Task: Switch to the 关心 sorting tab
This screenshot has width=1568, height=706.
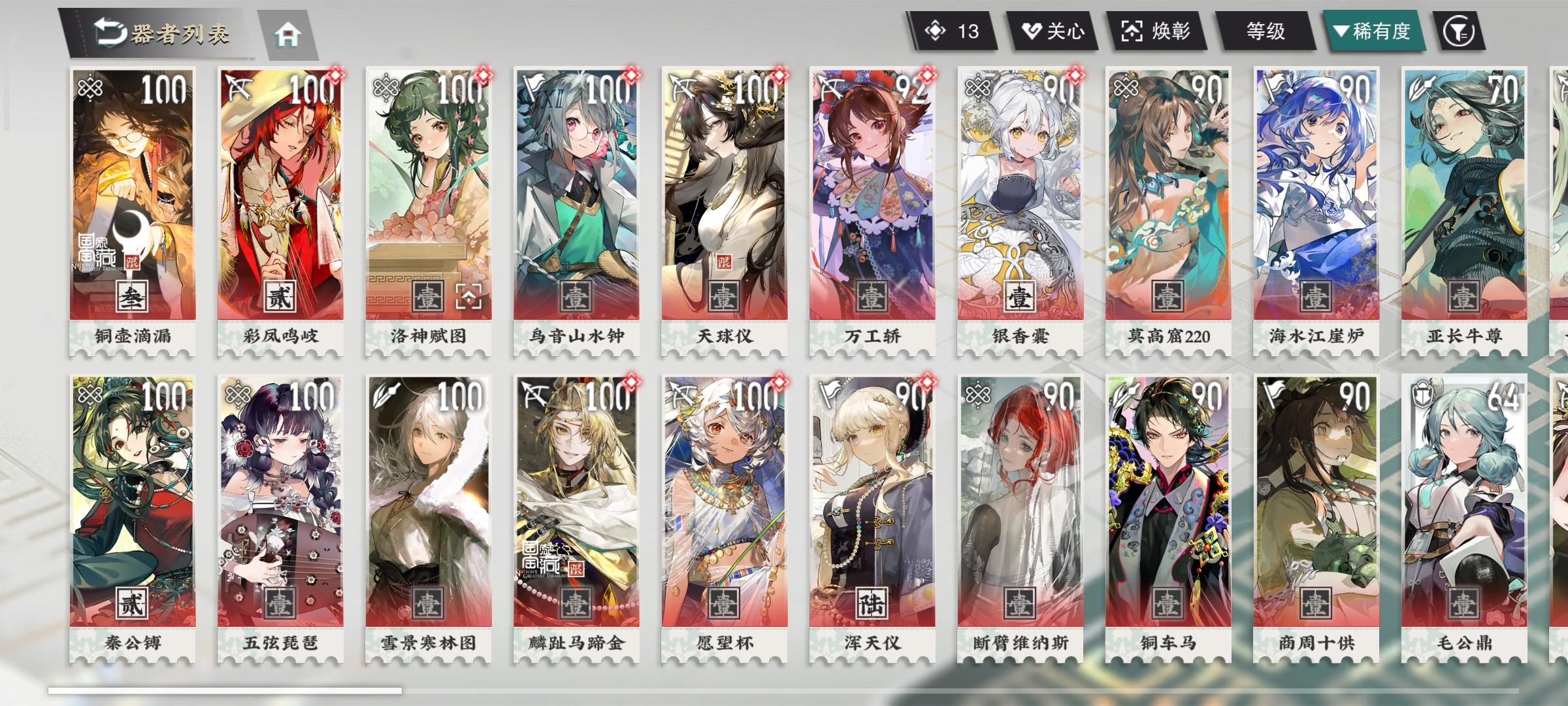Action: point(1052,29)
